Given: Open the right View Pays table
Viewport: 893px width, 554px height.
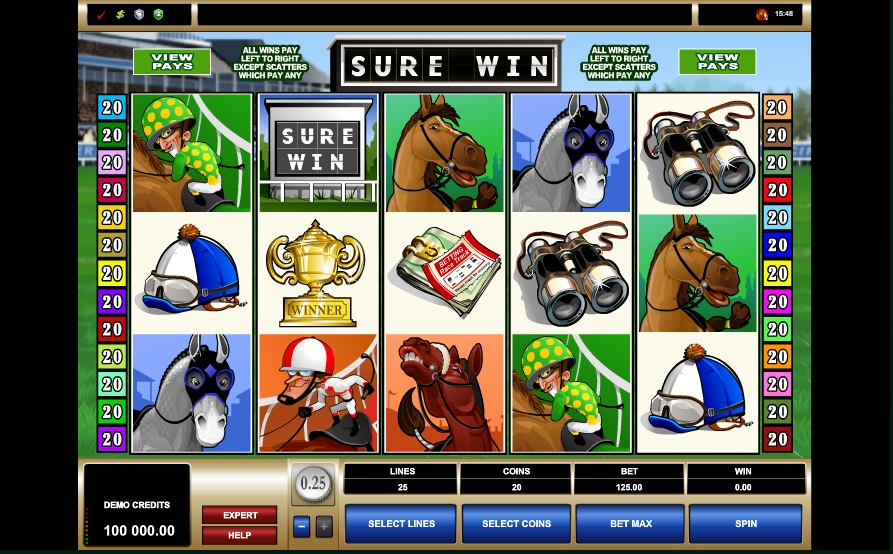Looking at the screenshot, I should click(717, 62).
